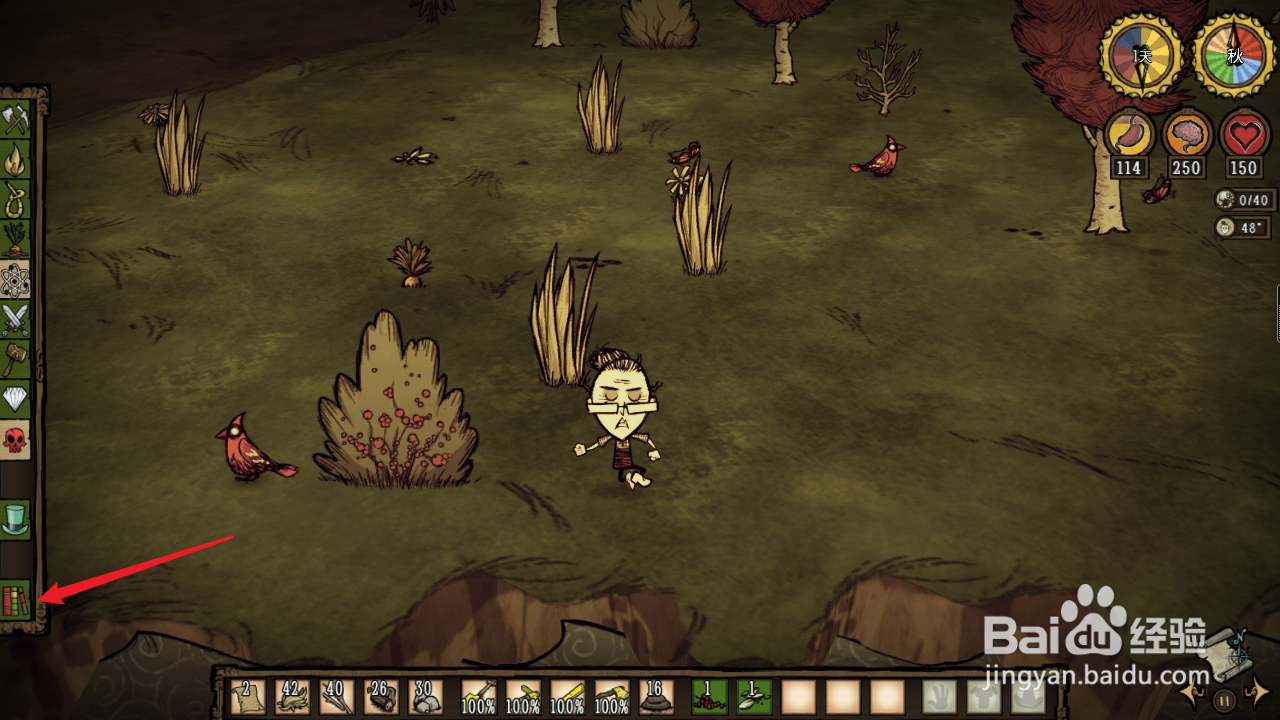Select the Refine tab with diamond icon
The width and height of the screenshot is (1280, 720).
pyautogui.click(x=15, y=399)
